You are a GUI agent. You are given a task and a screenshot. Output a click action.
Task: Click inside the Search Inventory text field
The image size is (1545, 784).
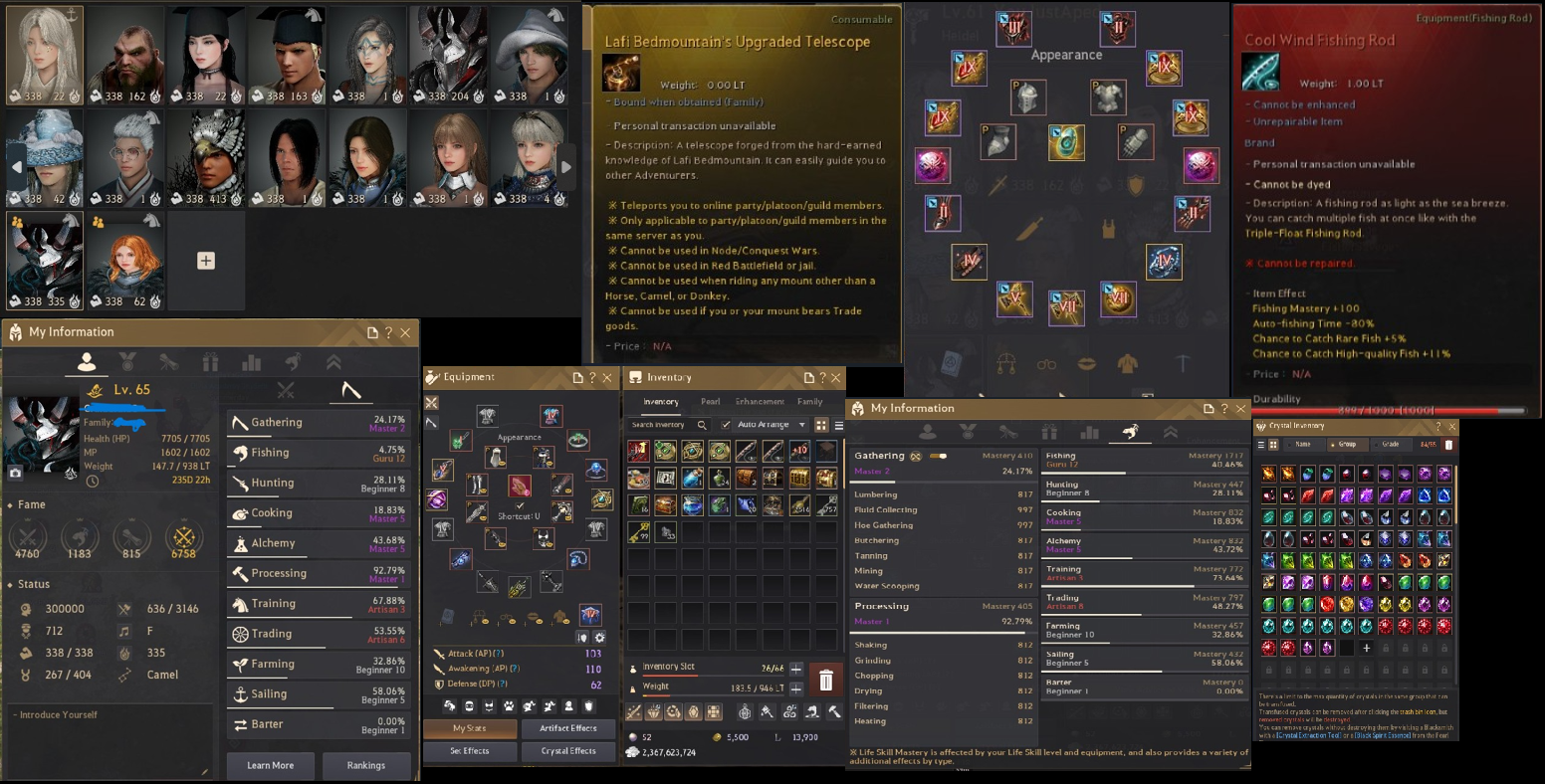(657, 425)
